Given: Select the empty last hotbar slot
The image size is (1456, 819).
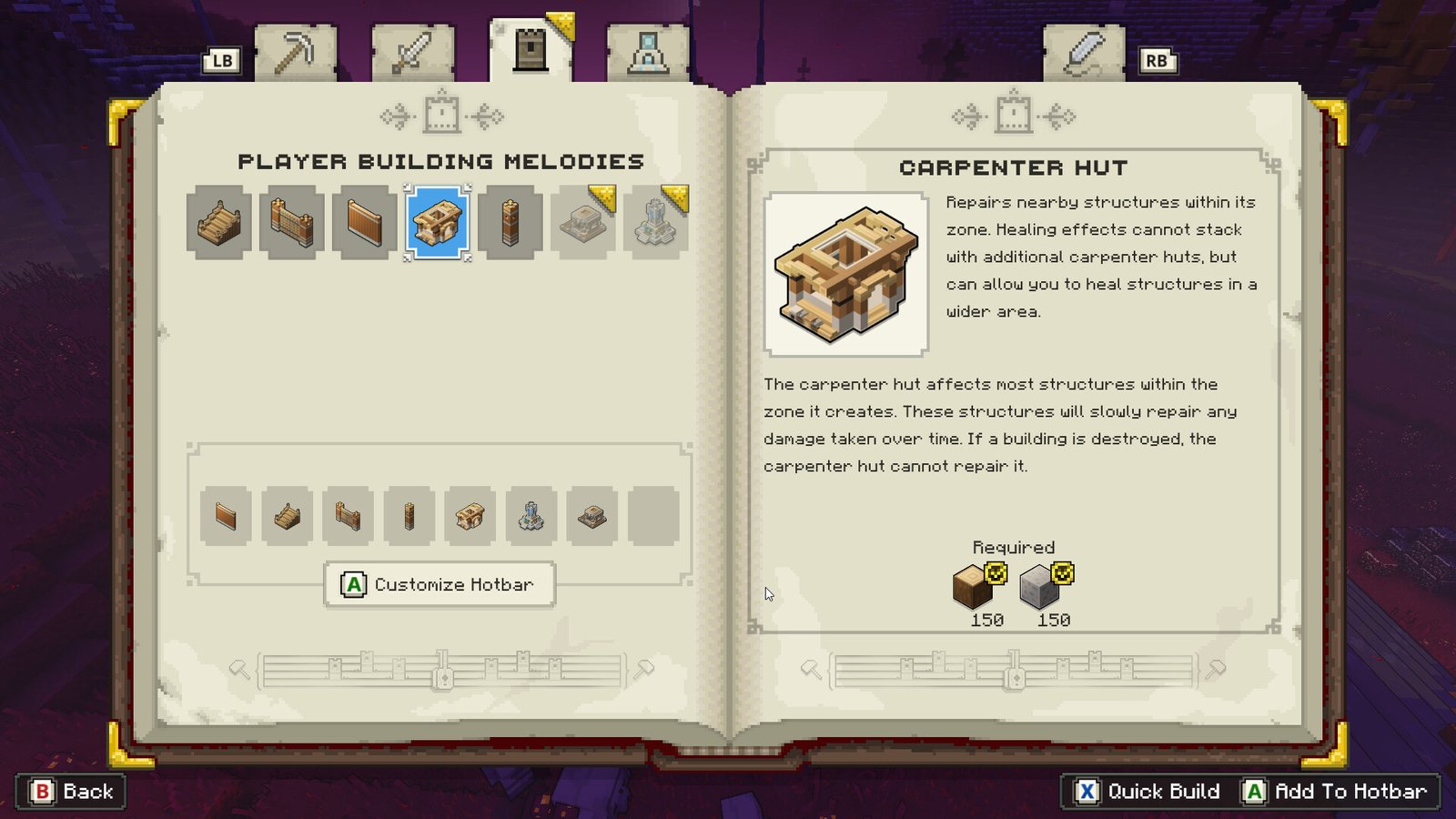Looking at the screenshot, I should coord(652,516).
